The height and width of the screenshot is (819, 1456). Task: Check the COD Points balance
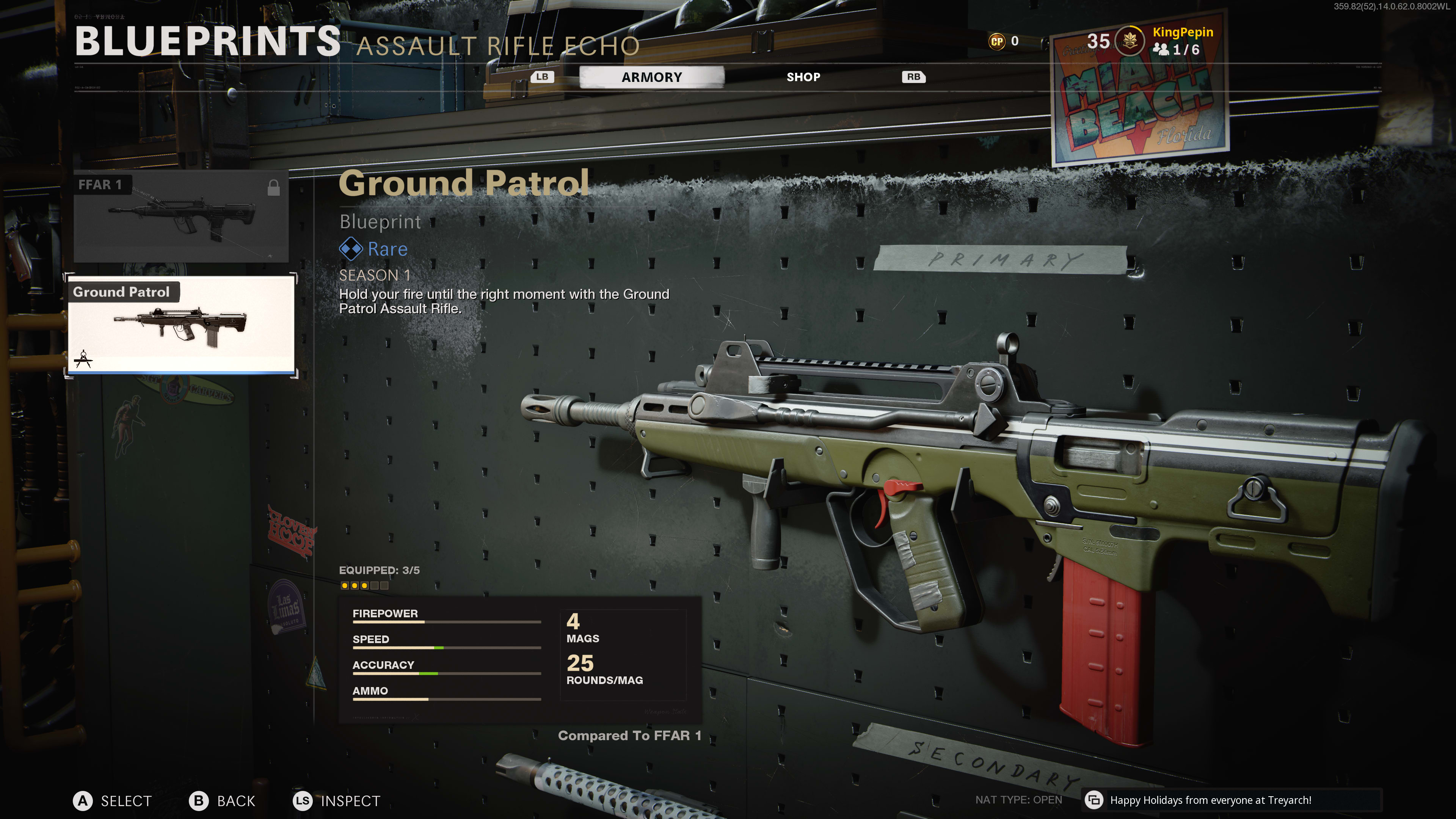pyautogui.click(x=1004, y=41)
